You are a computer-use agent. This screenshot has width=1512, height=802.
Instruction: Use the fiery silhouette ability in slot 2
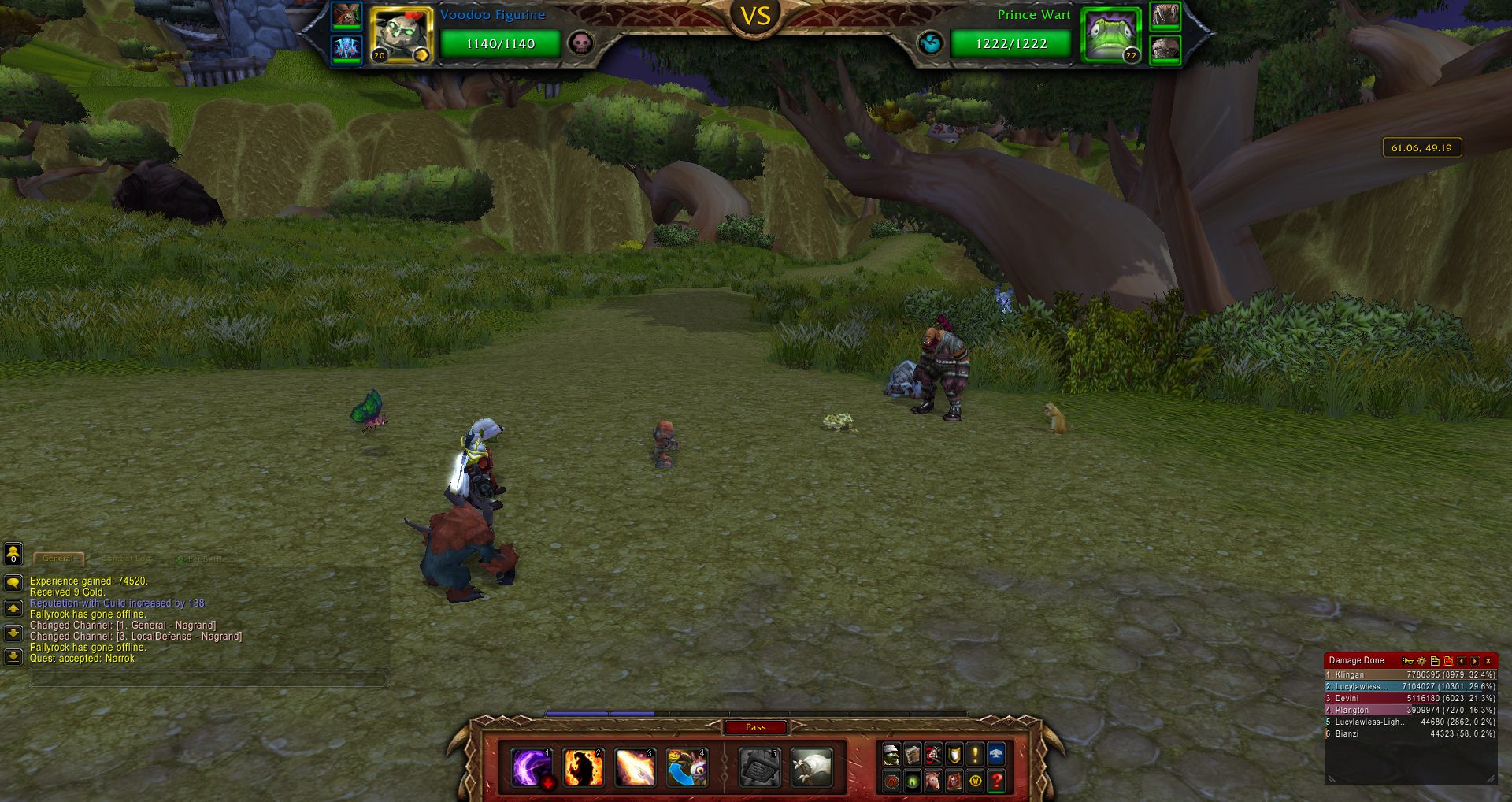click(584, 767)
